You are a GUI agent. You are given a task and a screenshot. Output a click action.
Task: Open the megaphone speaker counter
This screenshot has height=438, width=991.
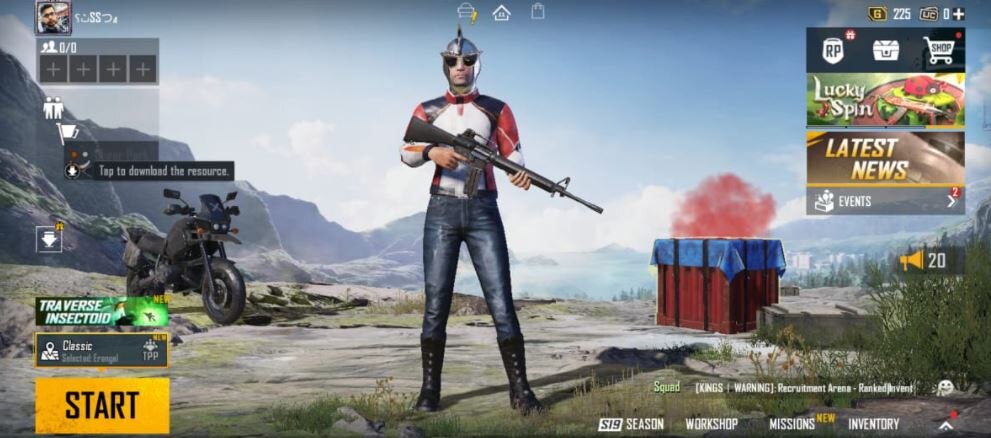(923, 261)
